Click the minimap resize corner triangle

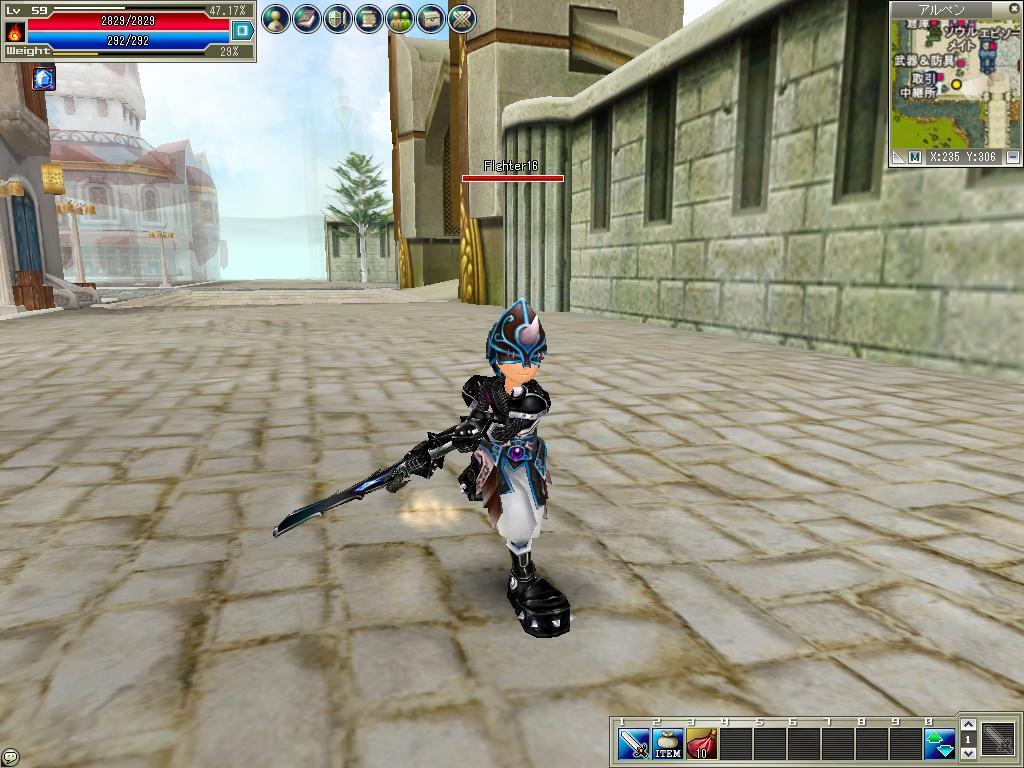tap(898, 157)
